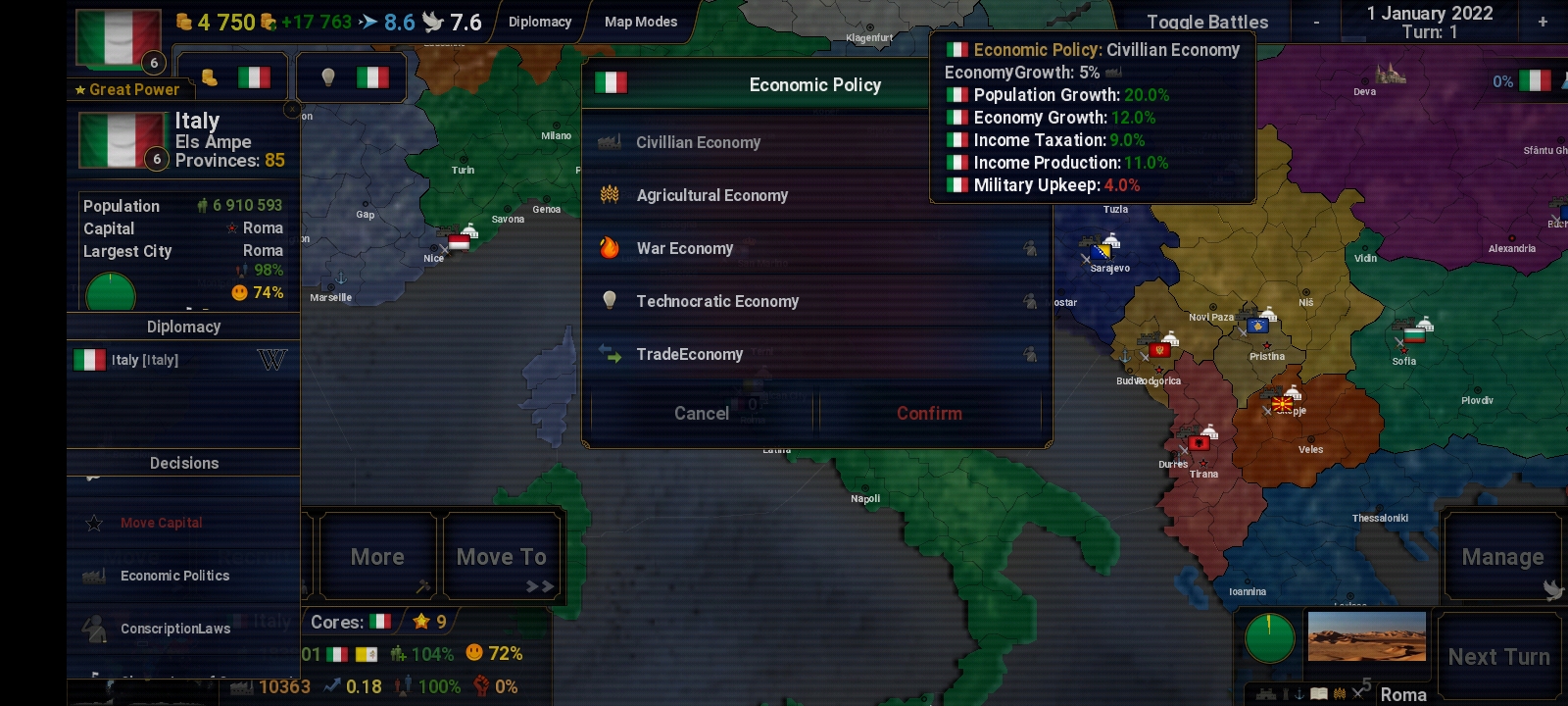Select Technocratic Economy policy
Screen dimensions: 1568x706
click(x=716, y=301)
